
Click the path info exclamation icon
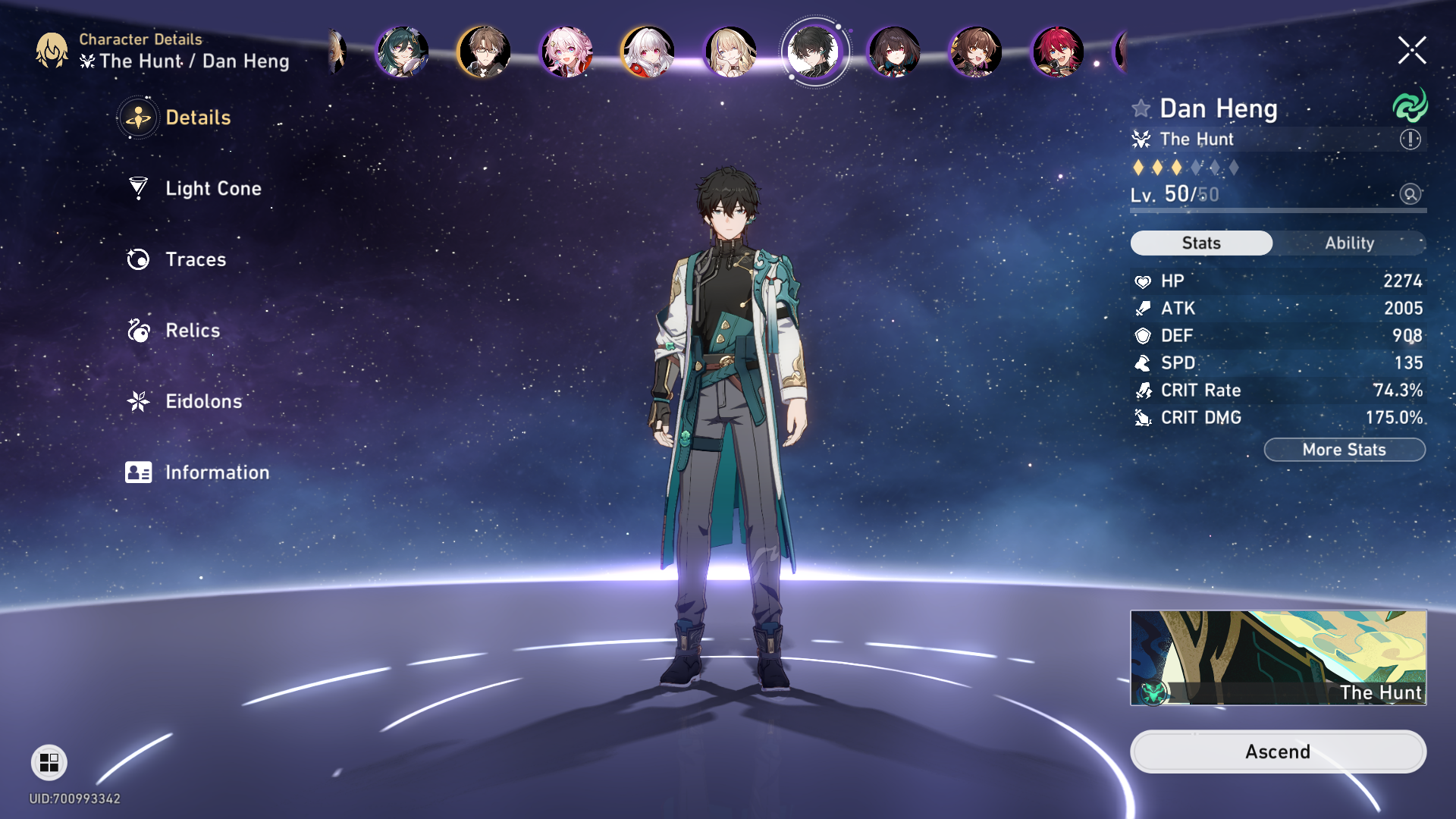click(1410, 140)
